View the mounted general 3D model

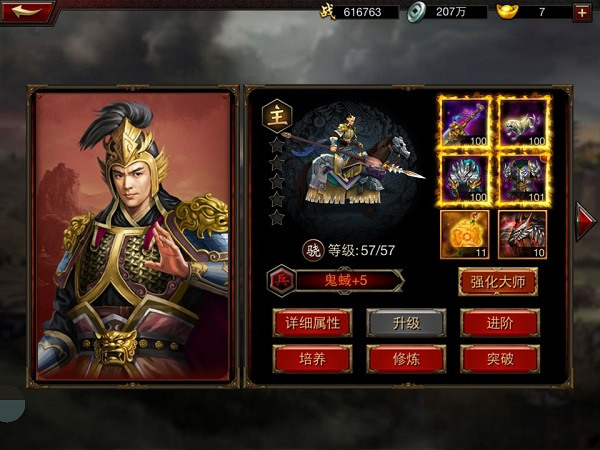tap(360, 165)
